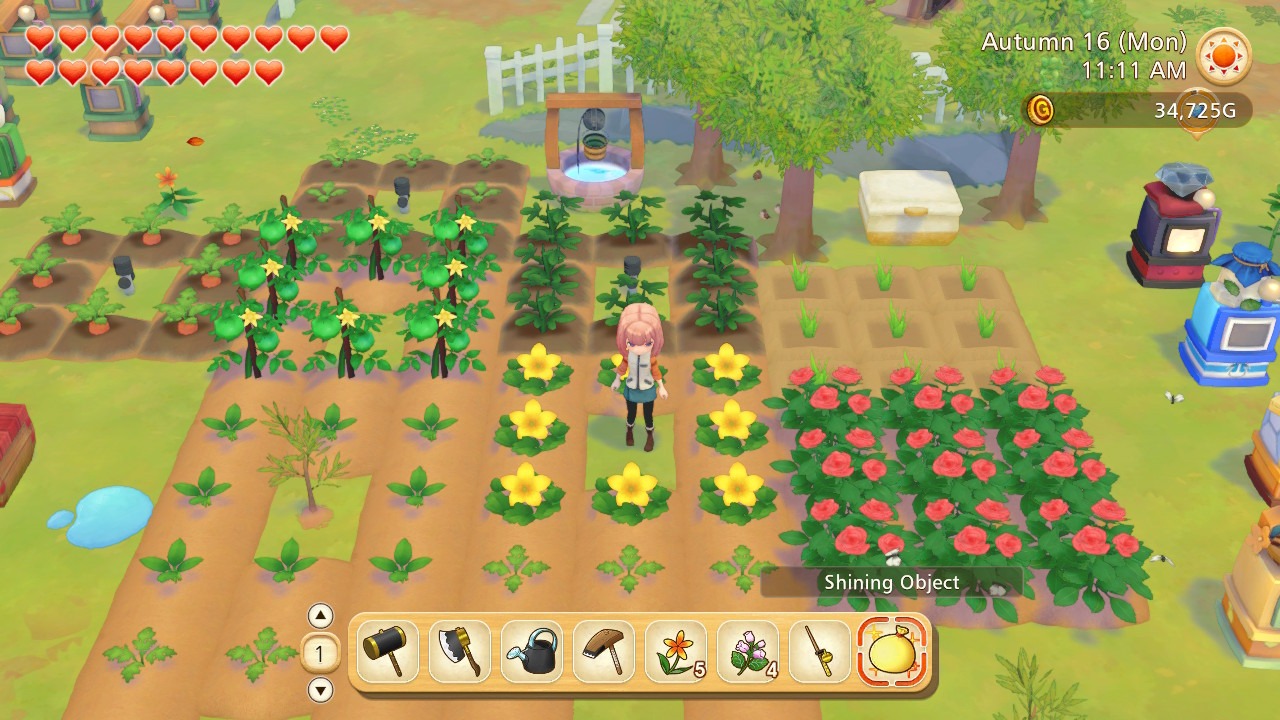Viewport: 1280px width, 720px height.
Task: Choose the watering can slot
Action: coord(532,652)
